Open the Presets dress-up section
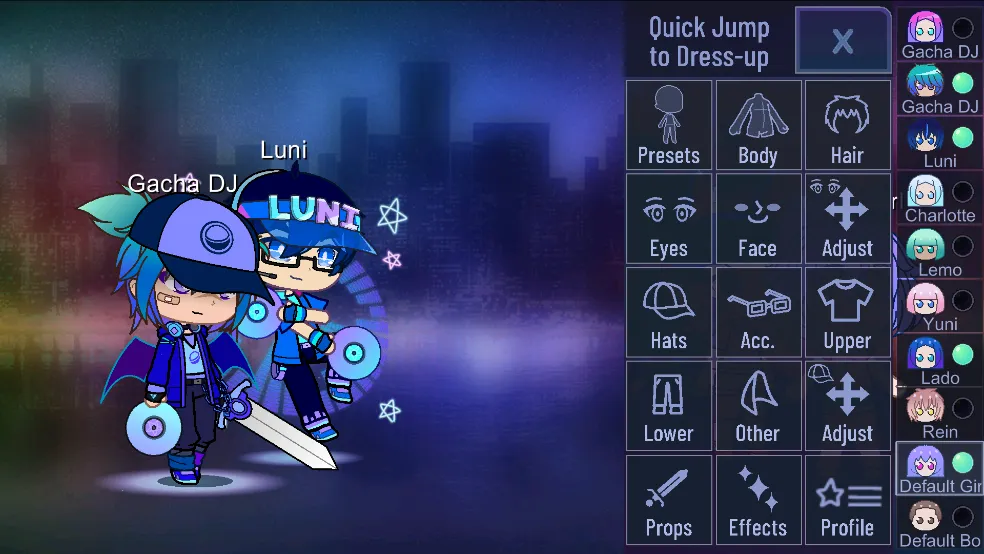This screenshot has height=554, width=984. (x=668, y=125)
